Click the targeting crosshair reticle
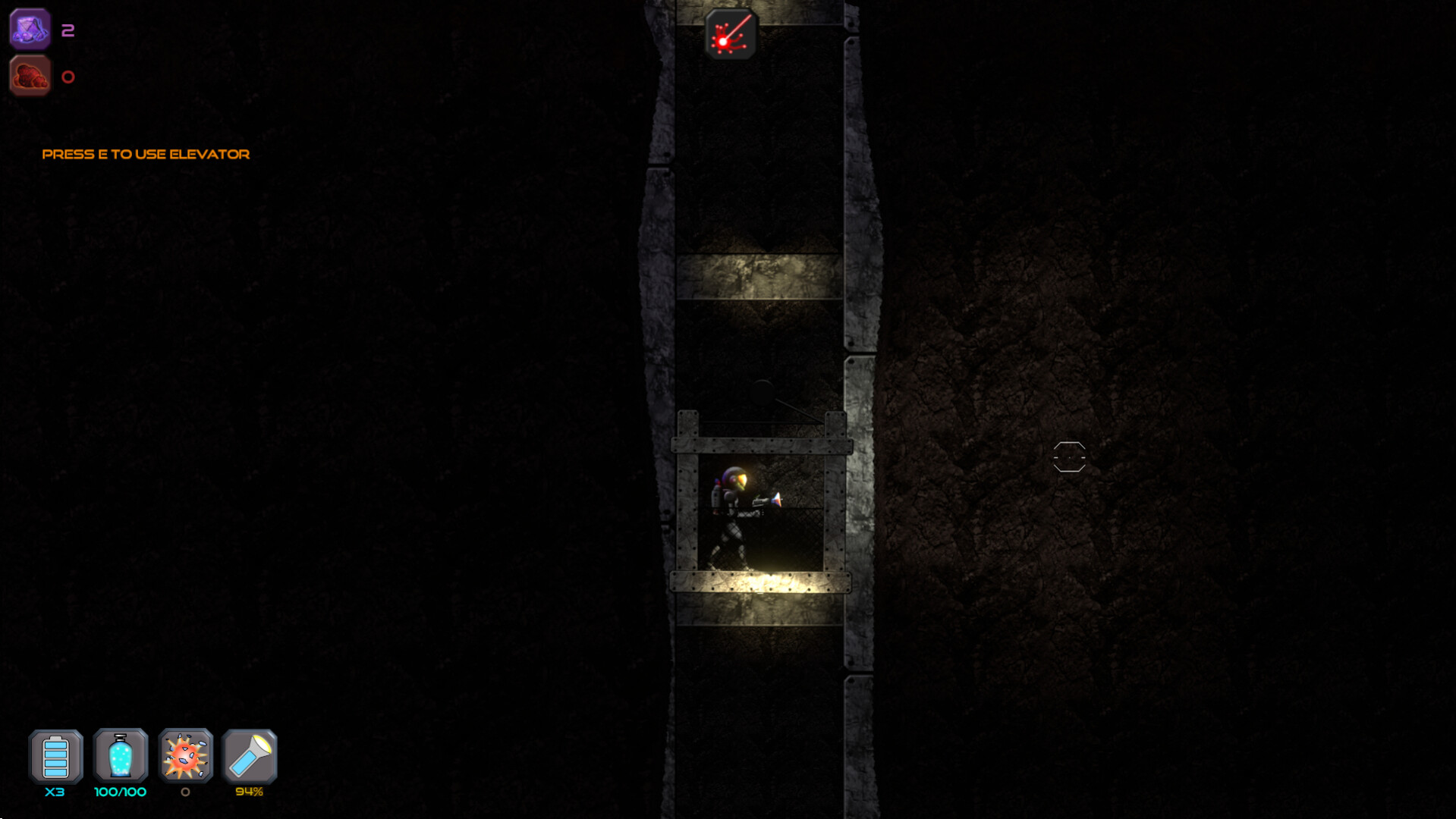1456x819 pixels. click(x=1069, y=457)
